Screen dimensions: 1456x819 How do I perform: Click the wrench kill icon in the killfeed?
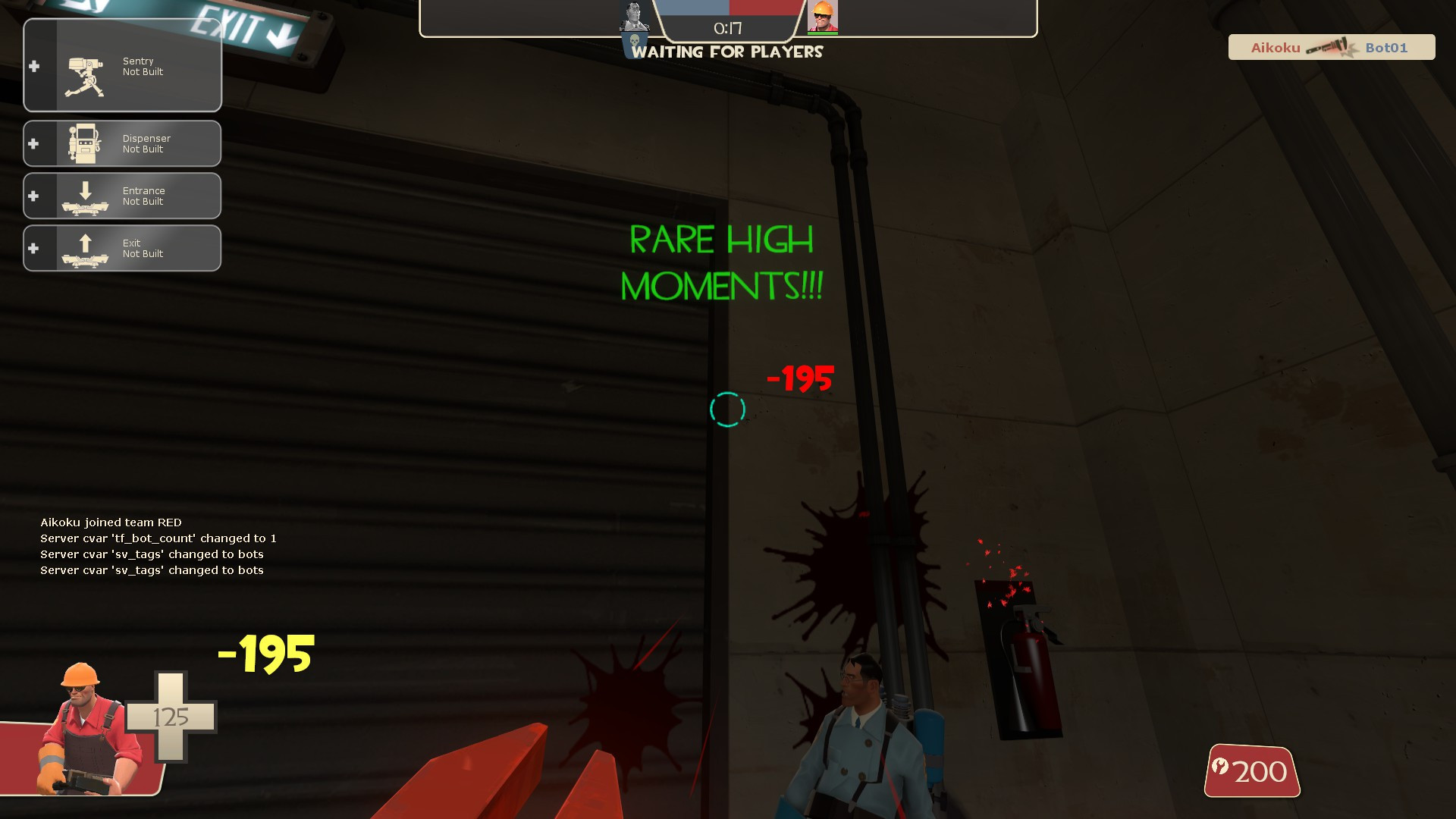pos(1332,47)
